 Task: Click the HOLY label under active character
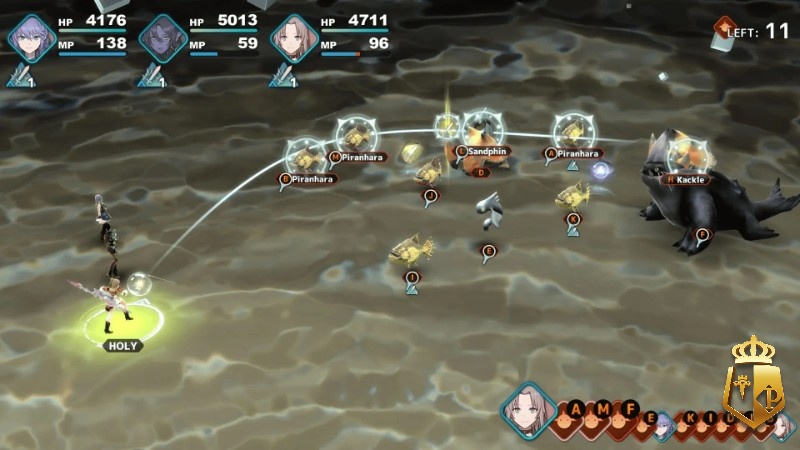[x=124, y=345]
